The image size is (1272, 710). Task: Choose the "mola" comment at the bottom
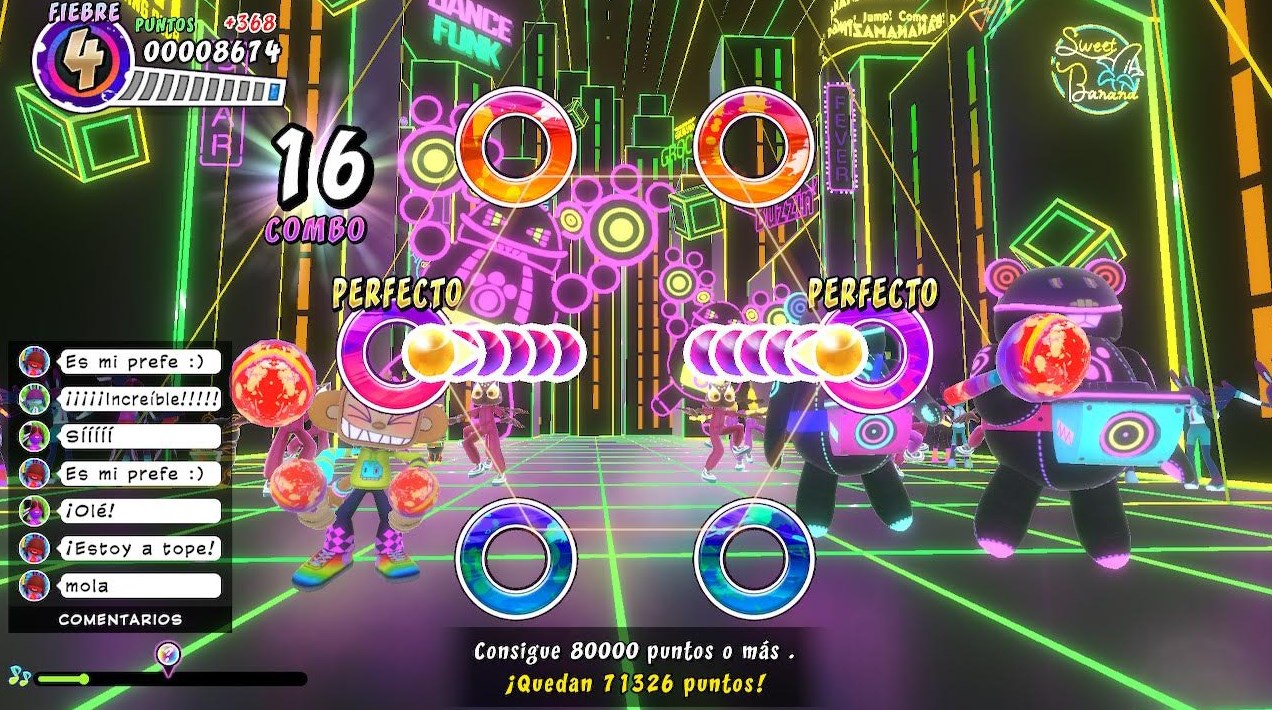point(138,585)
